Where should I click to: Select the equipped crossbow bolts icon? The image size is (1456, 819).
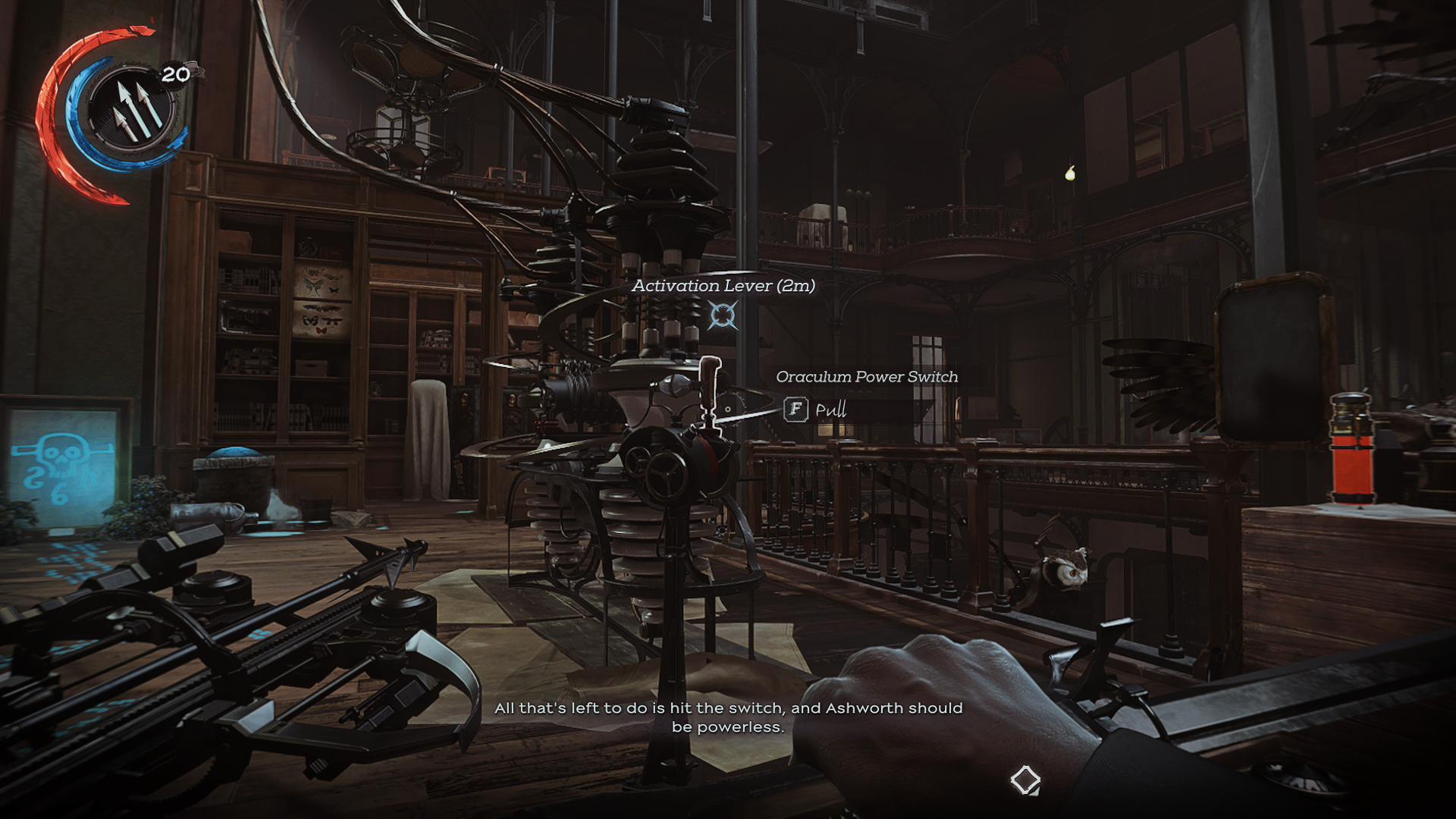pyautogui.click(x=134, y=108)
